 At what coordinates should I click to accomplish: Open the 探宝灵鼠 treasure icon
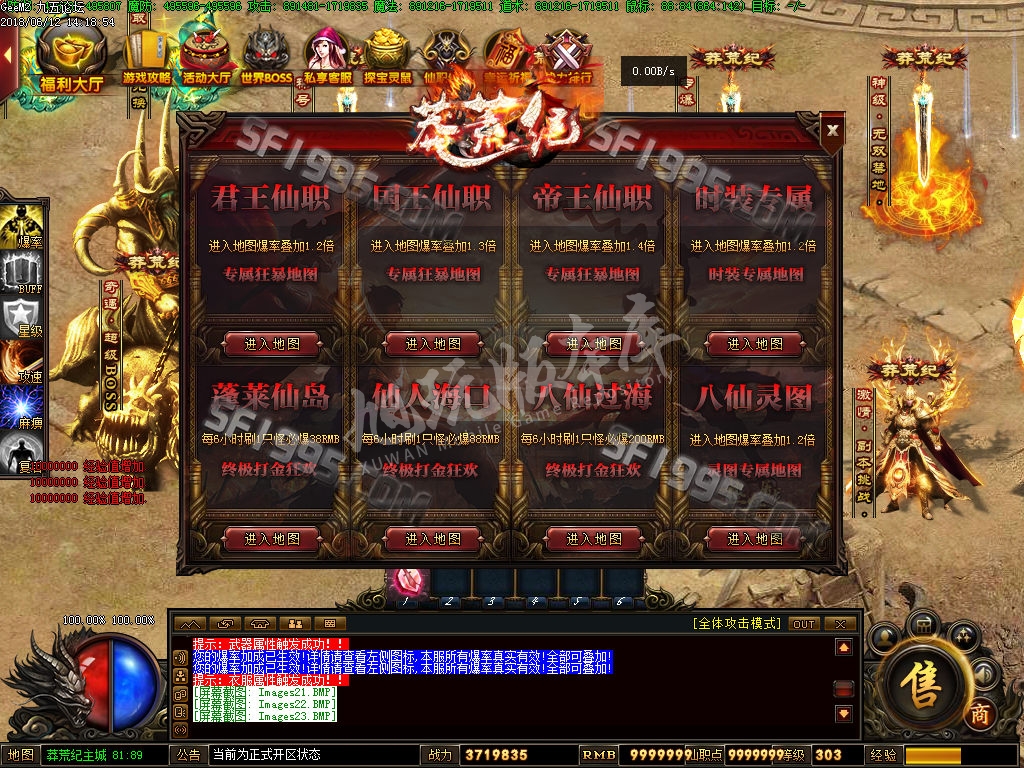[388, 58]
